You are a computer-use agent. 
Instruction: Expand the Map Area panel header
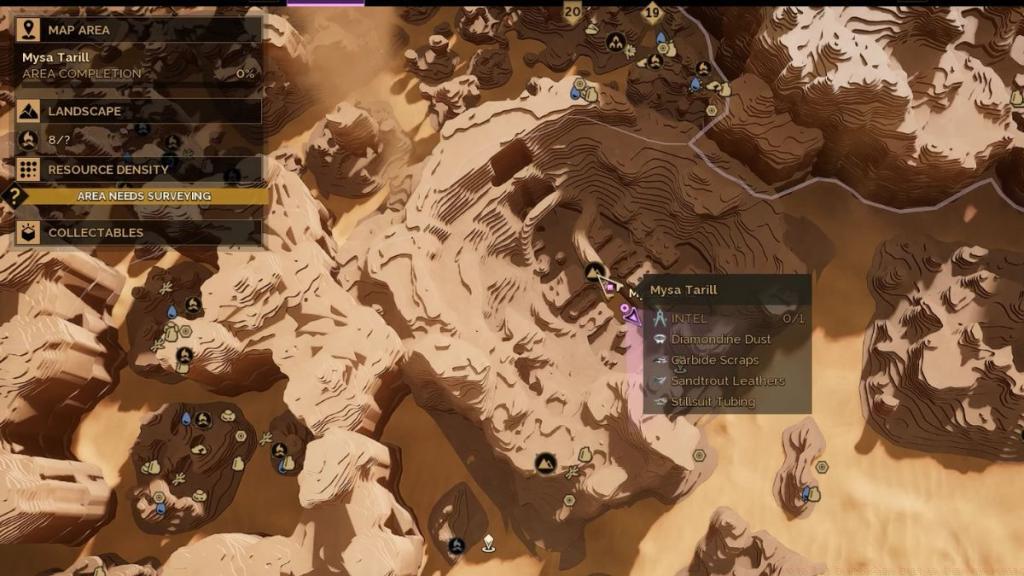(x=140, y=30)
